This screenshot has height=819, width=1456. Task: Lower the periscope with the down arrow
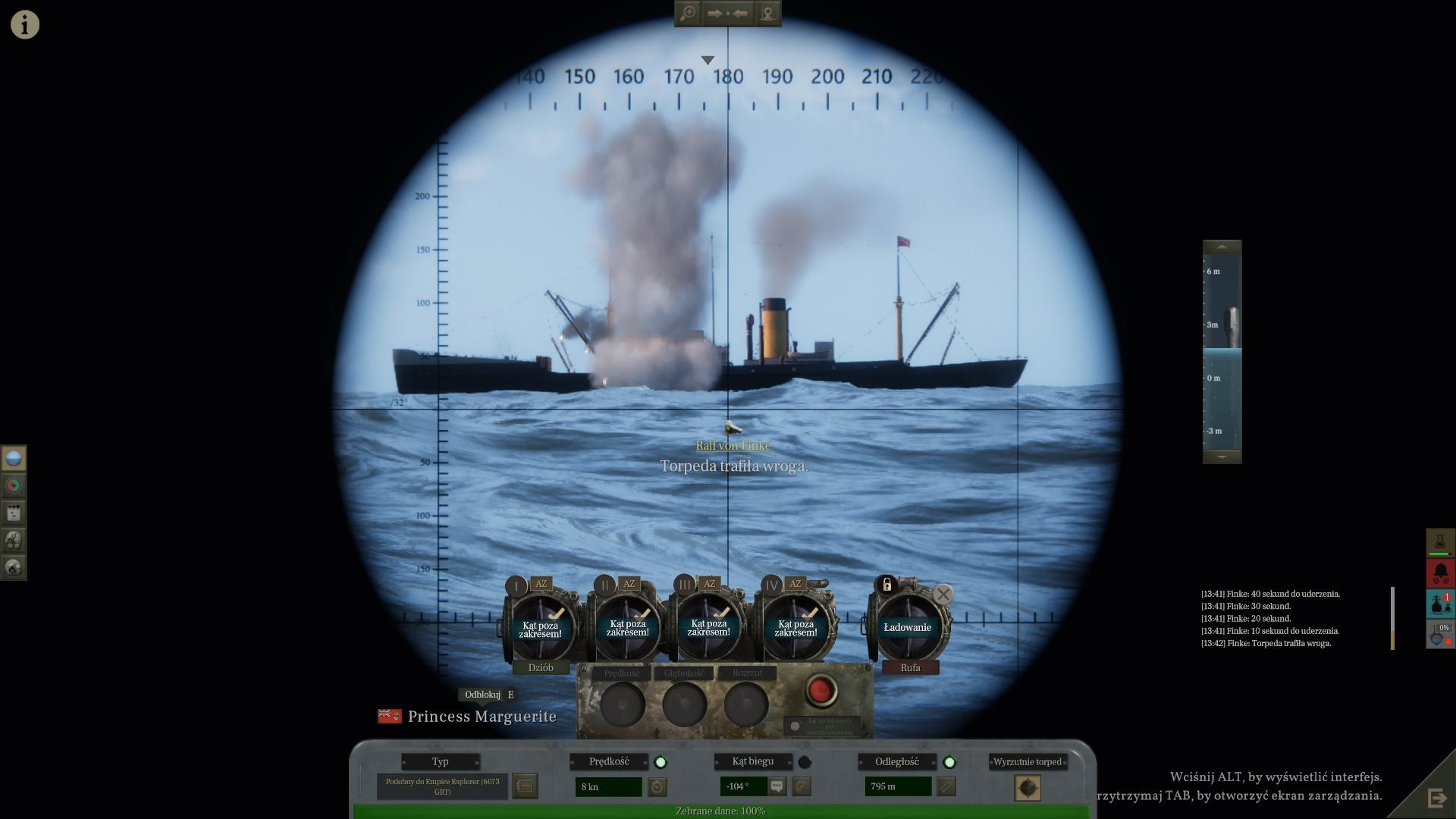[x=1222, y=457]
